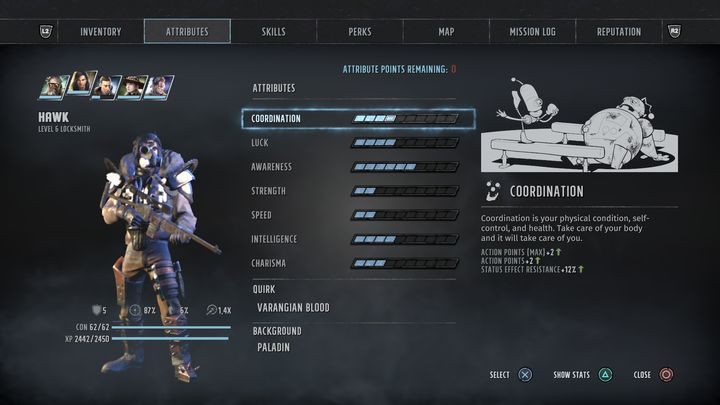Choose the Luck attribute row
The image size is (720, 405).
[x=355, y=143]
